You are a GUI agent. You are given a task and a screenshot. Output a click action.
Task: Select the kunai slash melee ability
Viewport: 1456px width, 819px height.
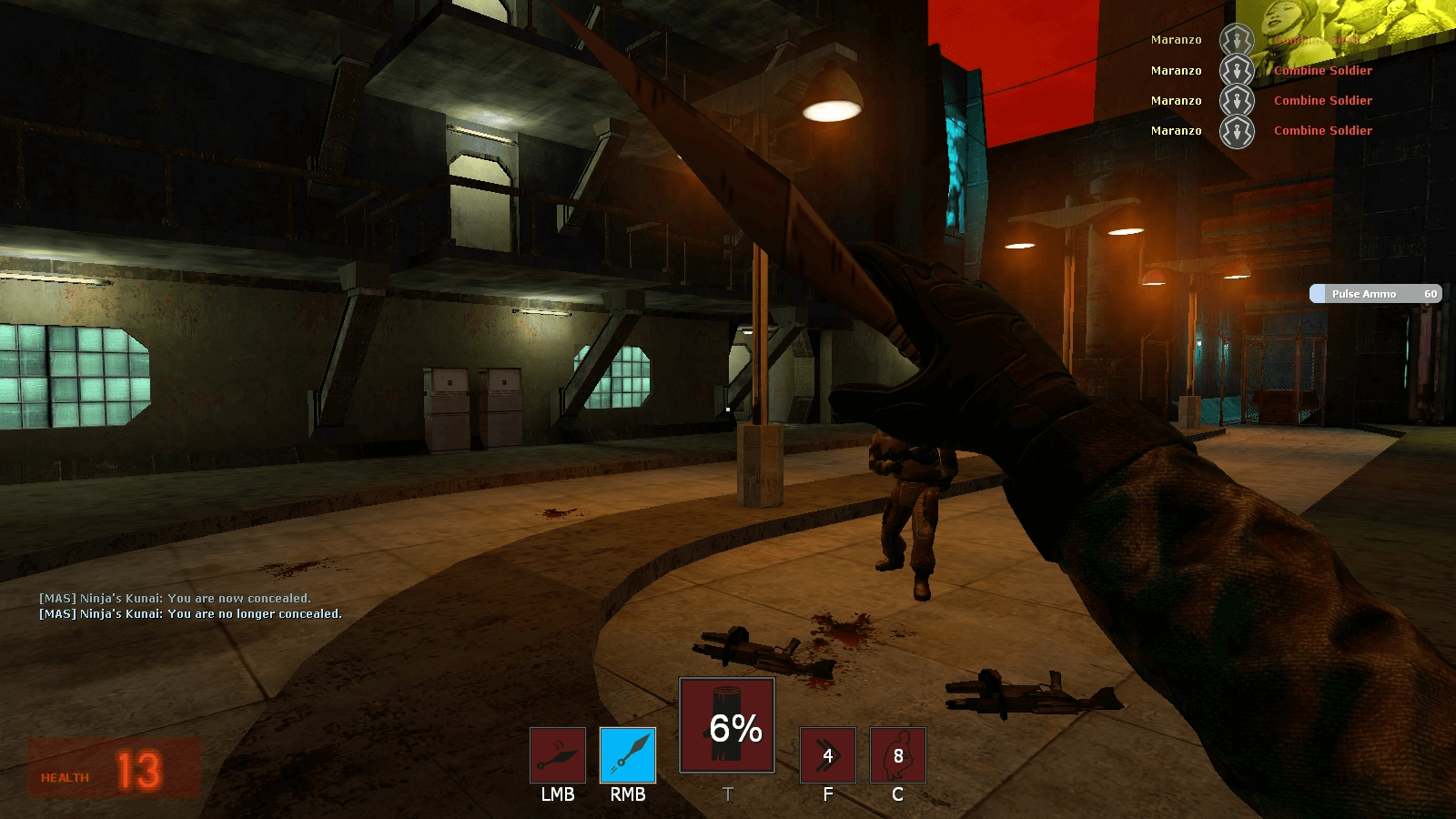(558, 755)
